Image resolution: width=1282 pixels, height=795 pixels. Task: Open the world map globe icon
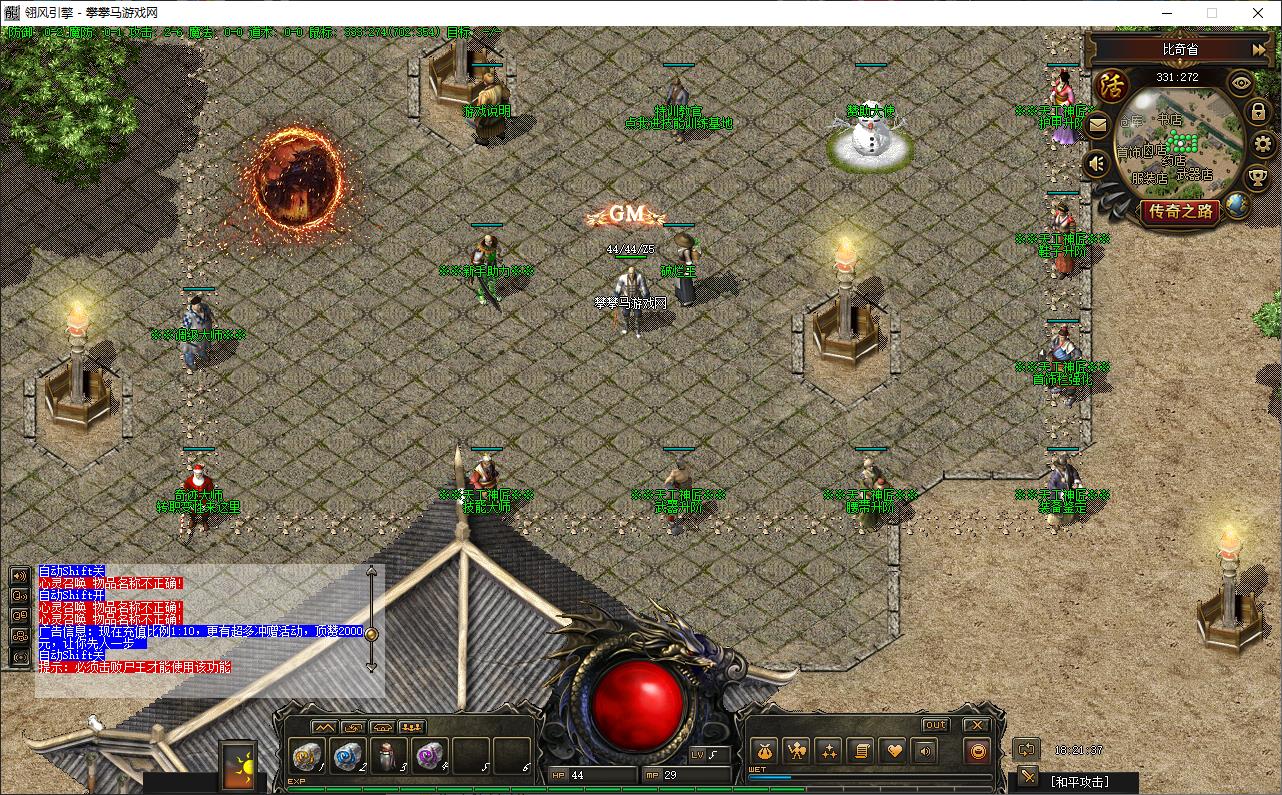click(1237, 204)
